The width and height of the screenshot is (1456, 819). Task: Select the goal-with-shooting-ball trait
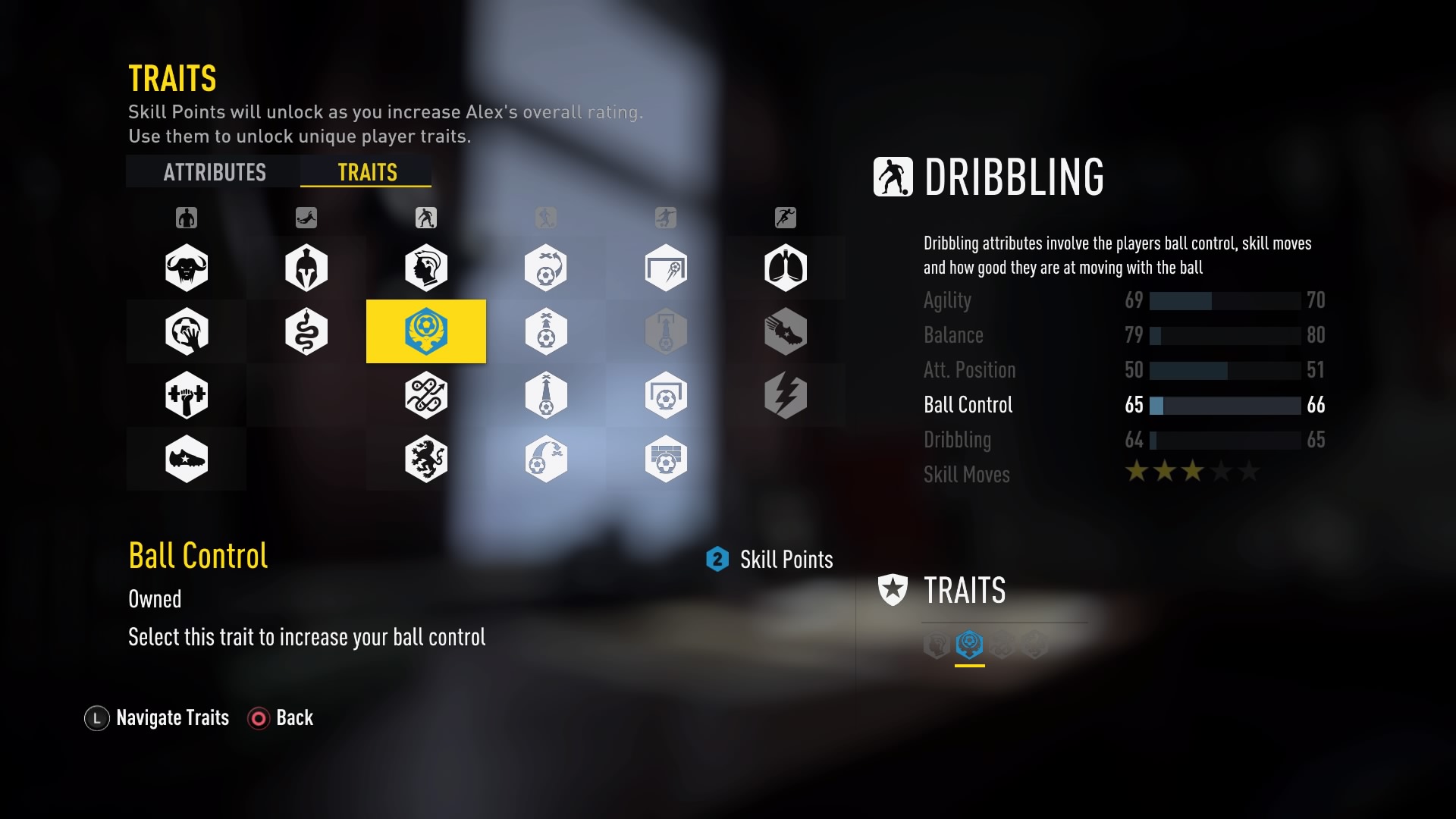[666, 268]
